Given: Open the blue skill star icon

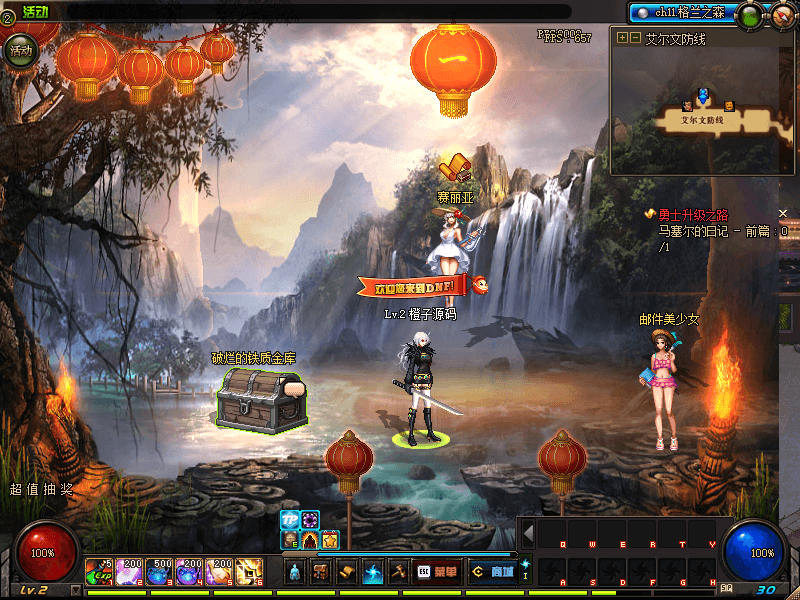Looking at the screenshot, I should 373,571.
